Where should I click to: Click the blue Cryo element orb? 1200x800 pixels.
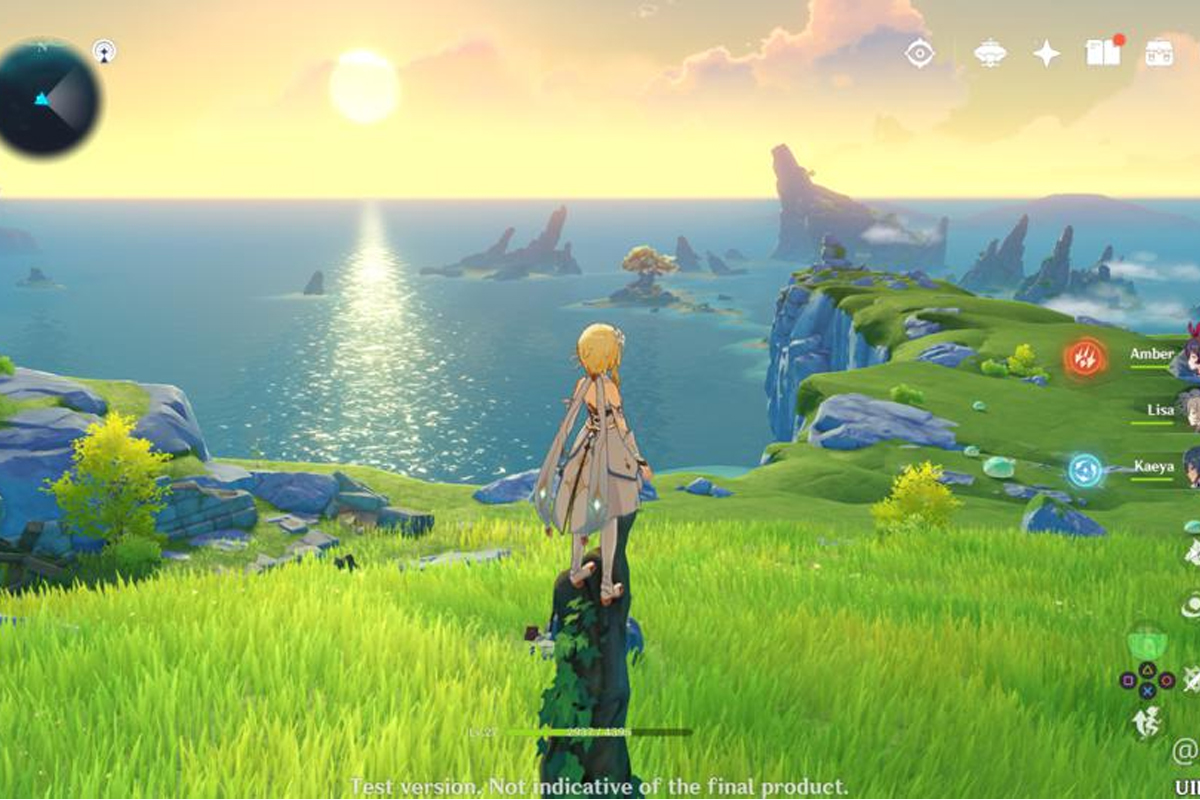point(1084,470)
